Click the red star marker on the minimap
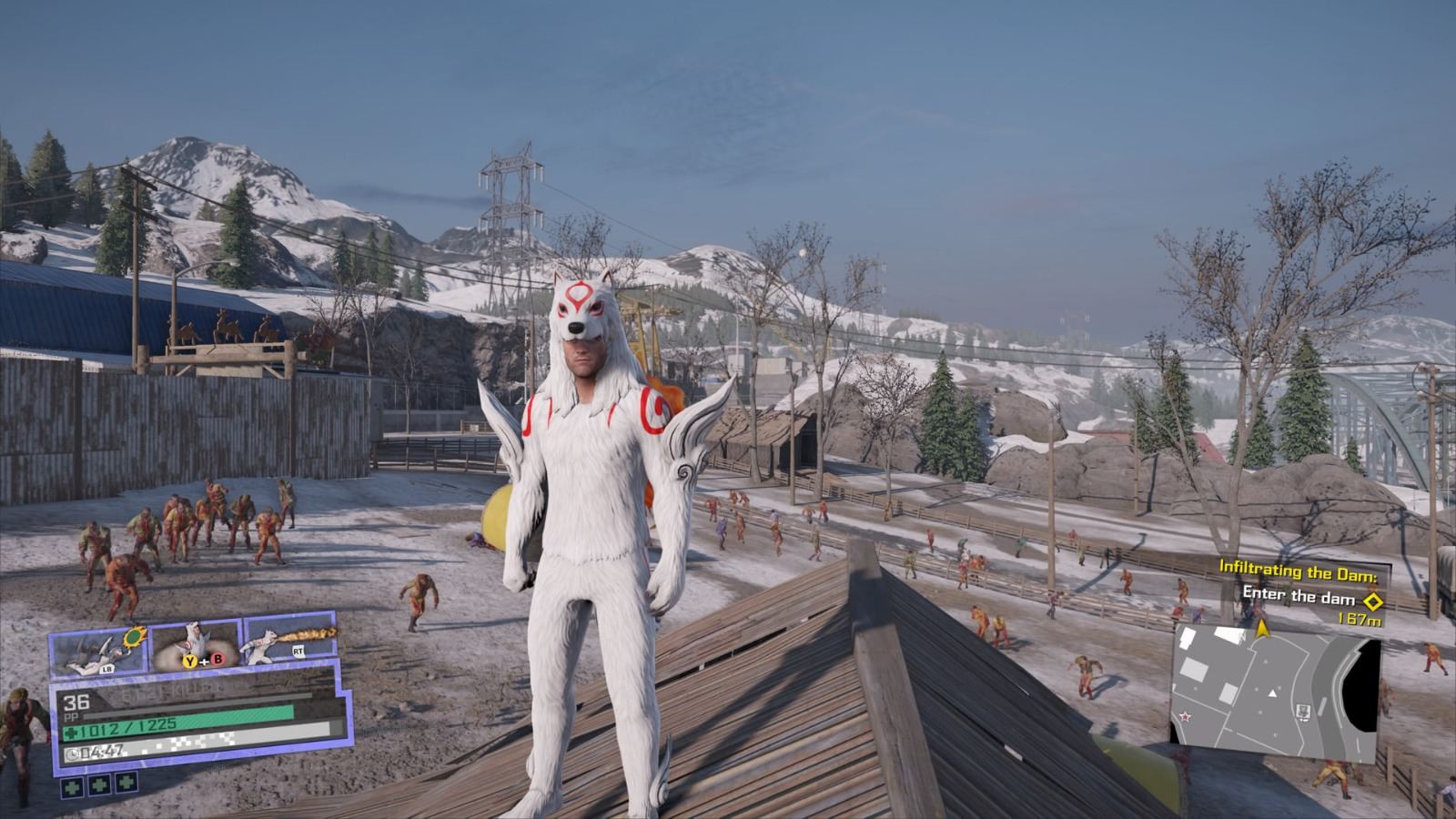Screen dimensions: 1456x819 (x=1185, y=717)
